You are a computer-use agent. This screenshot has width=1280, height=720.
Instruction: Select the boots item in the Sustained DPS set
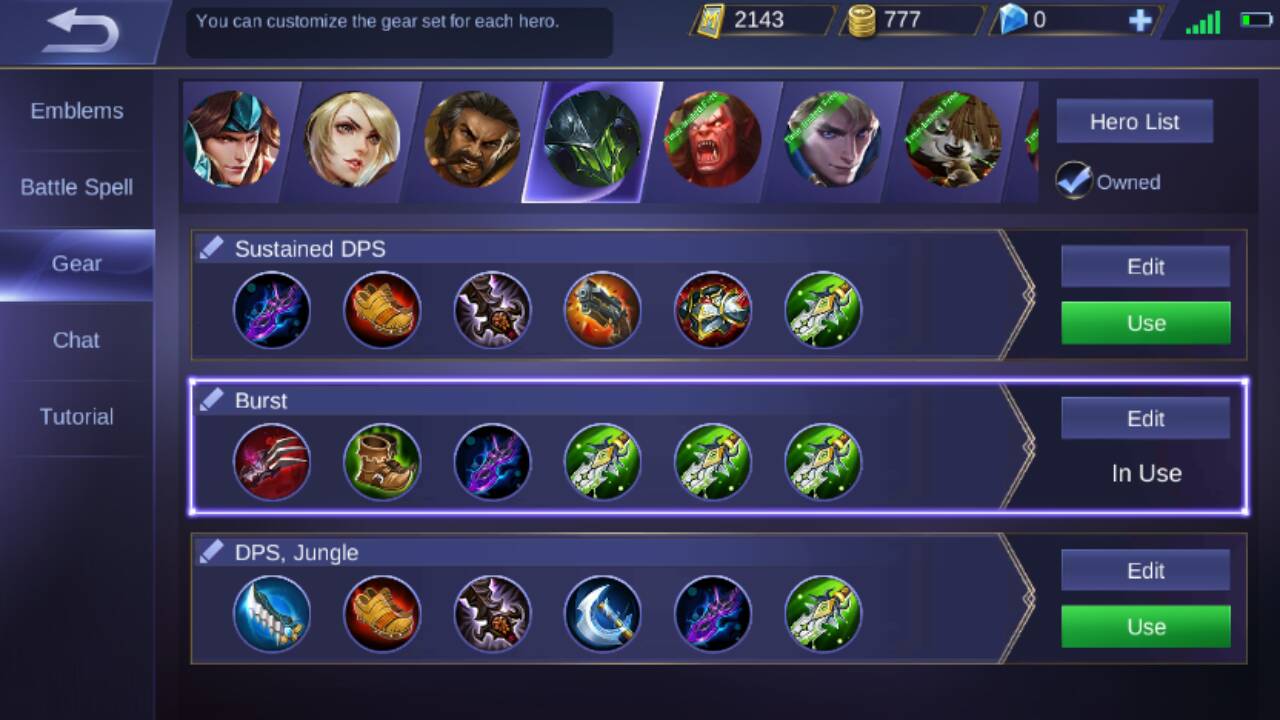click(382, 310)
